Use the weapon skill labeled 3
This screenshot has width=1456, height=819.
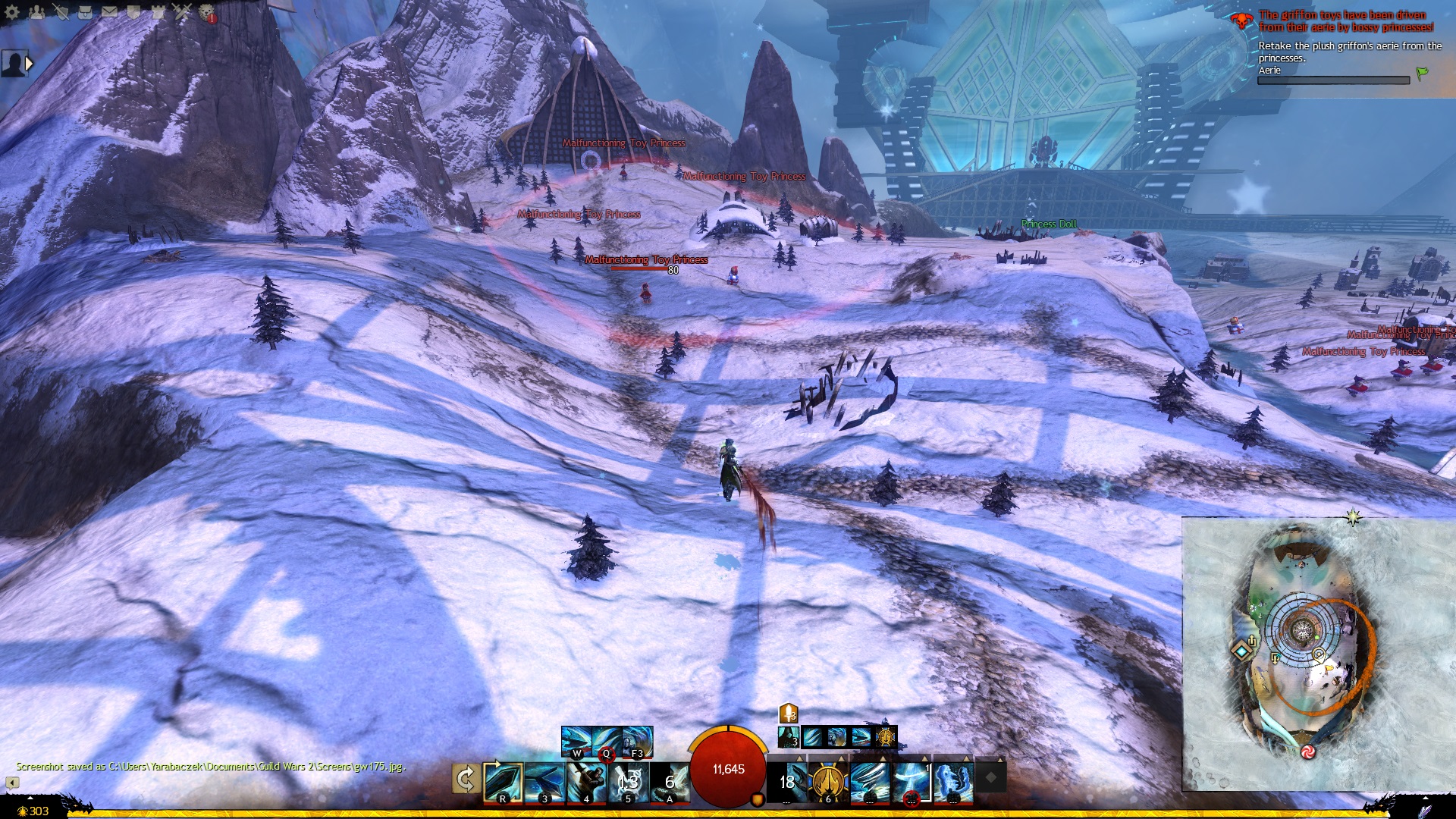tap(544, 783)
